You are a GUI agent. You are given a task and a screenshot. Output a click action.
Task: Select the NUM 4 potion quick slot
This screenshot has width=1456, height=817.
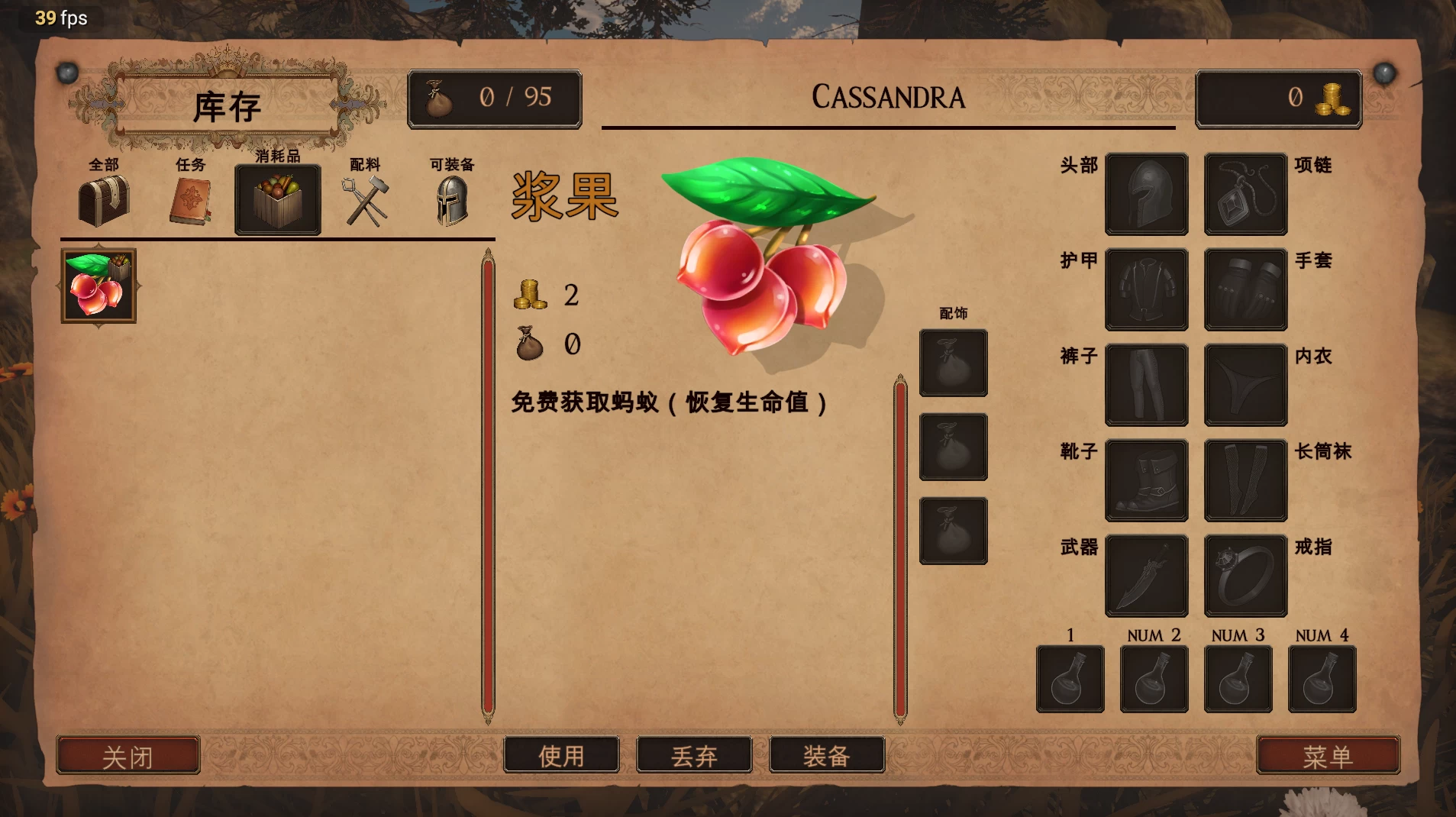[1321, 679]
